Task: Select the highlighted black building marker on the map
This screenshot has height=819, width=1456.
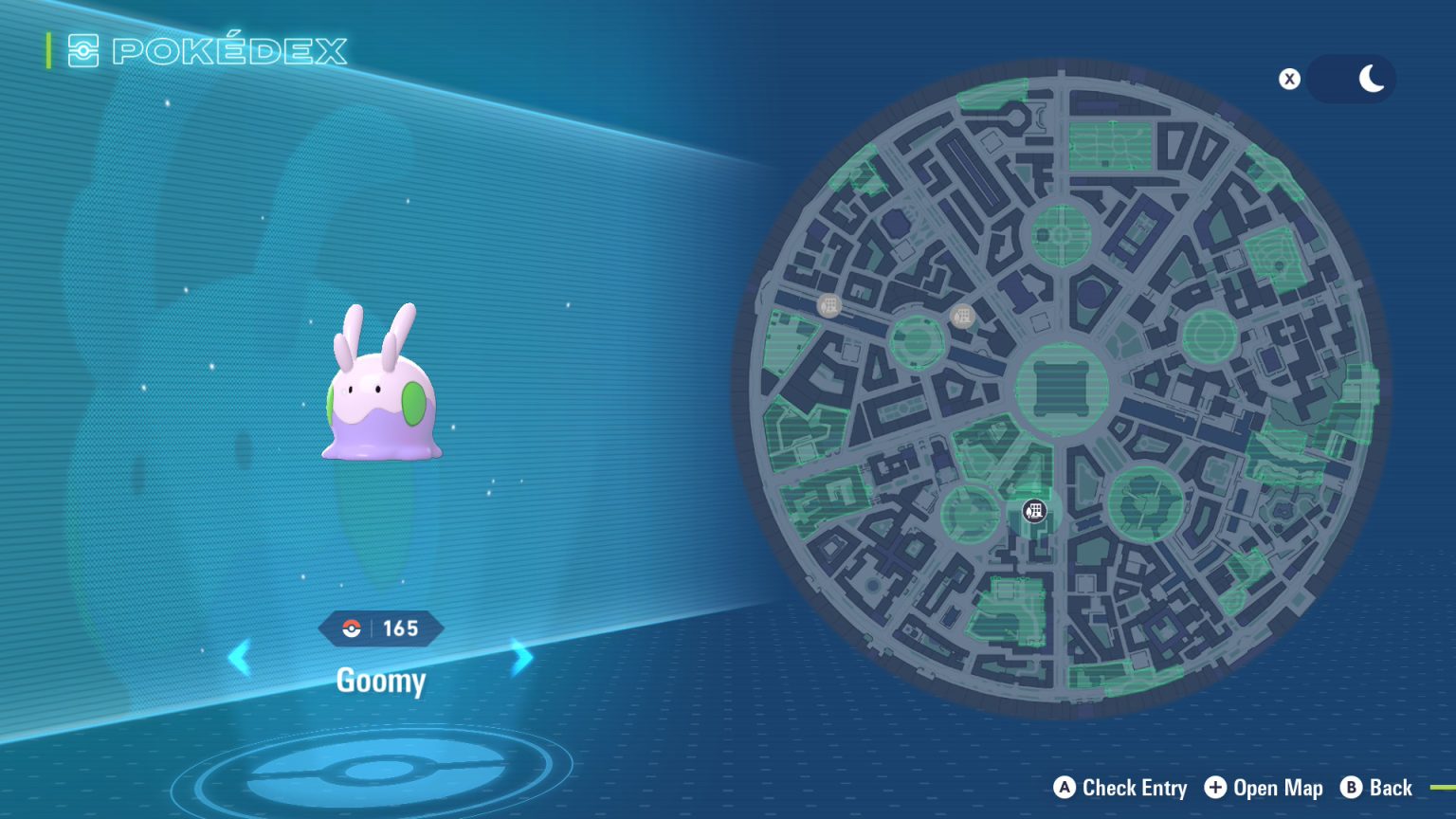Action: tap(1033, 512)
